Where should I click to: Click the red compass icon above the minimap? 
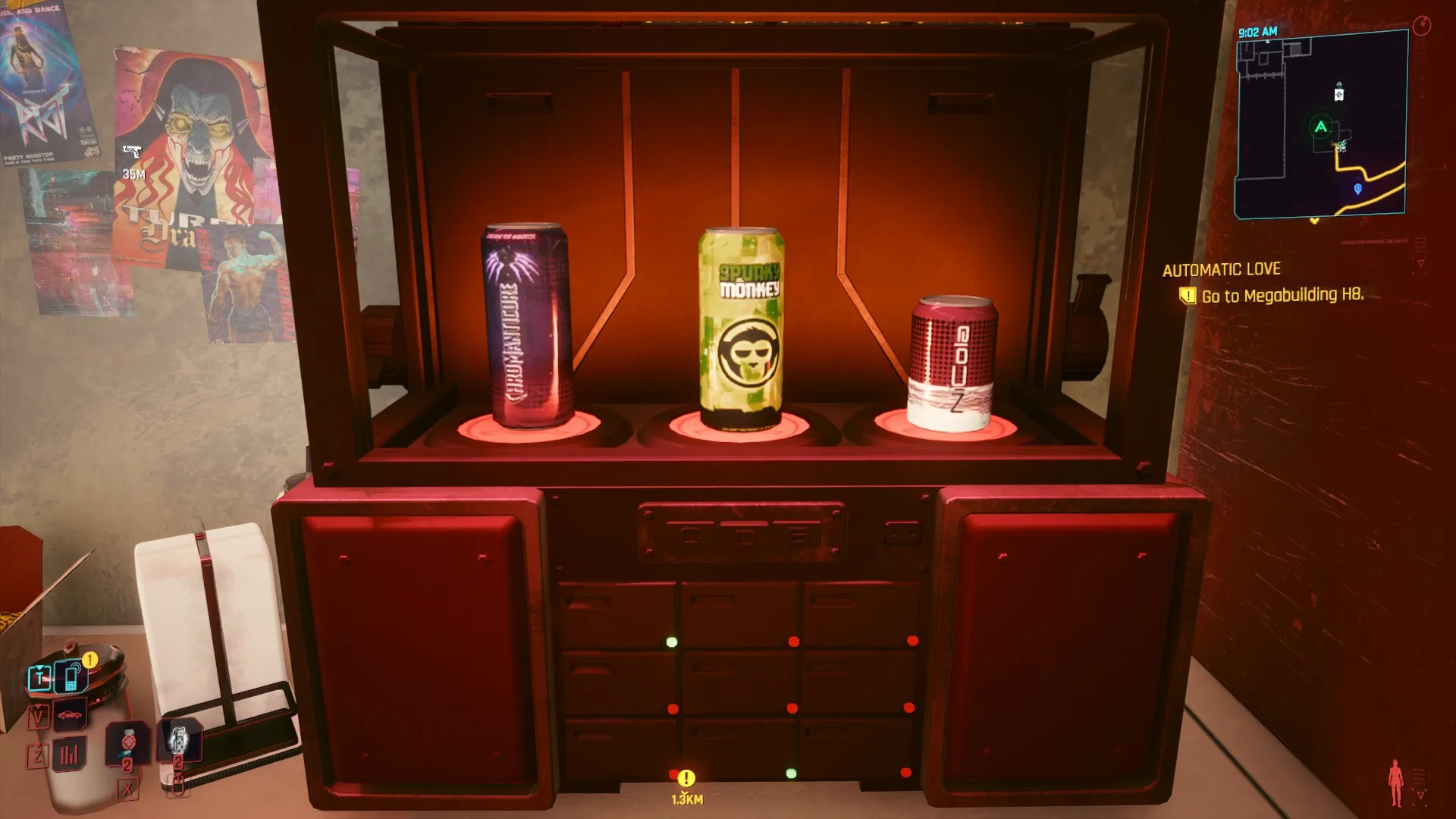[x=1422, y=25]
